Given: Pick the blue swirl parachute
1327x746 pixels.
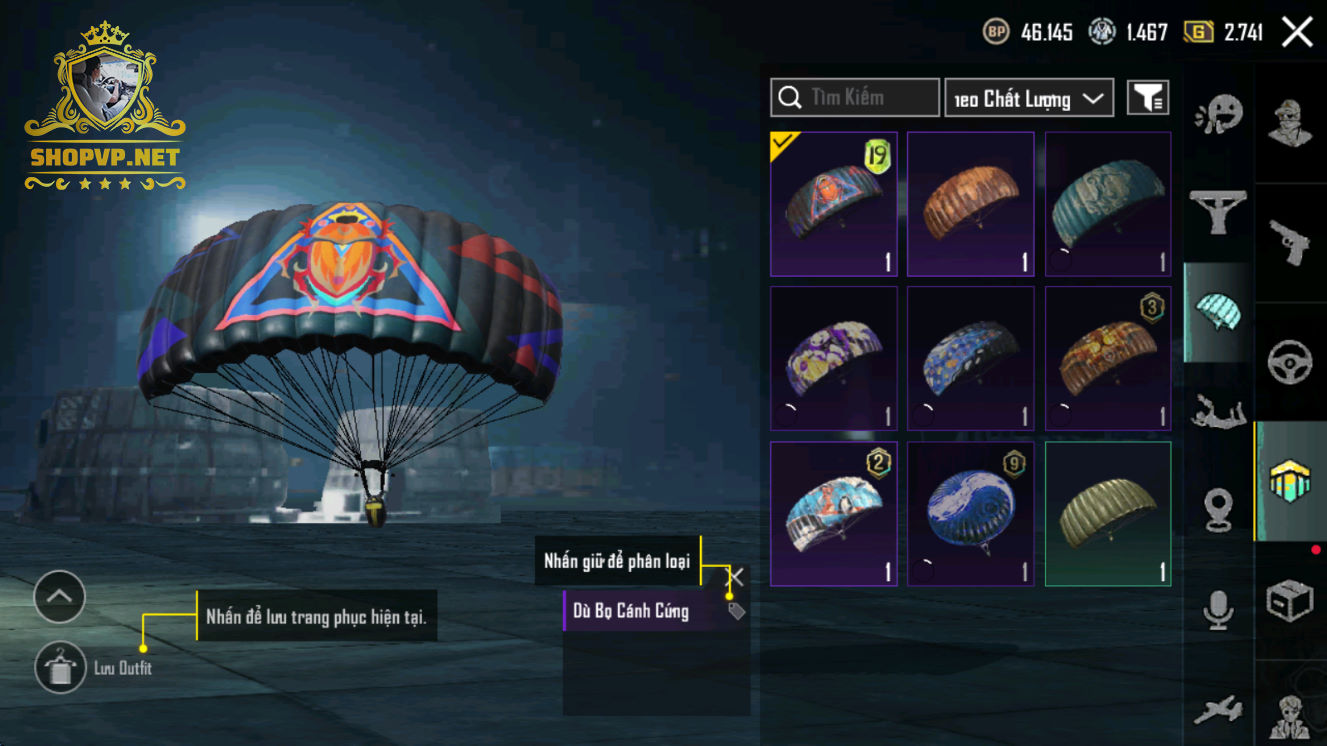Looking at the screenshot, I should pyautogui.click(x=970, y=514).
